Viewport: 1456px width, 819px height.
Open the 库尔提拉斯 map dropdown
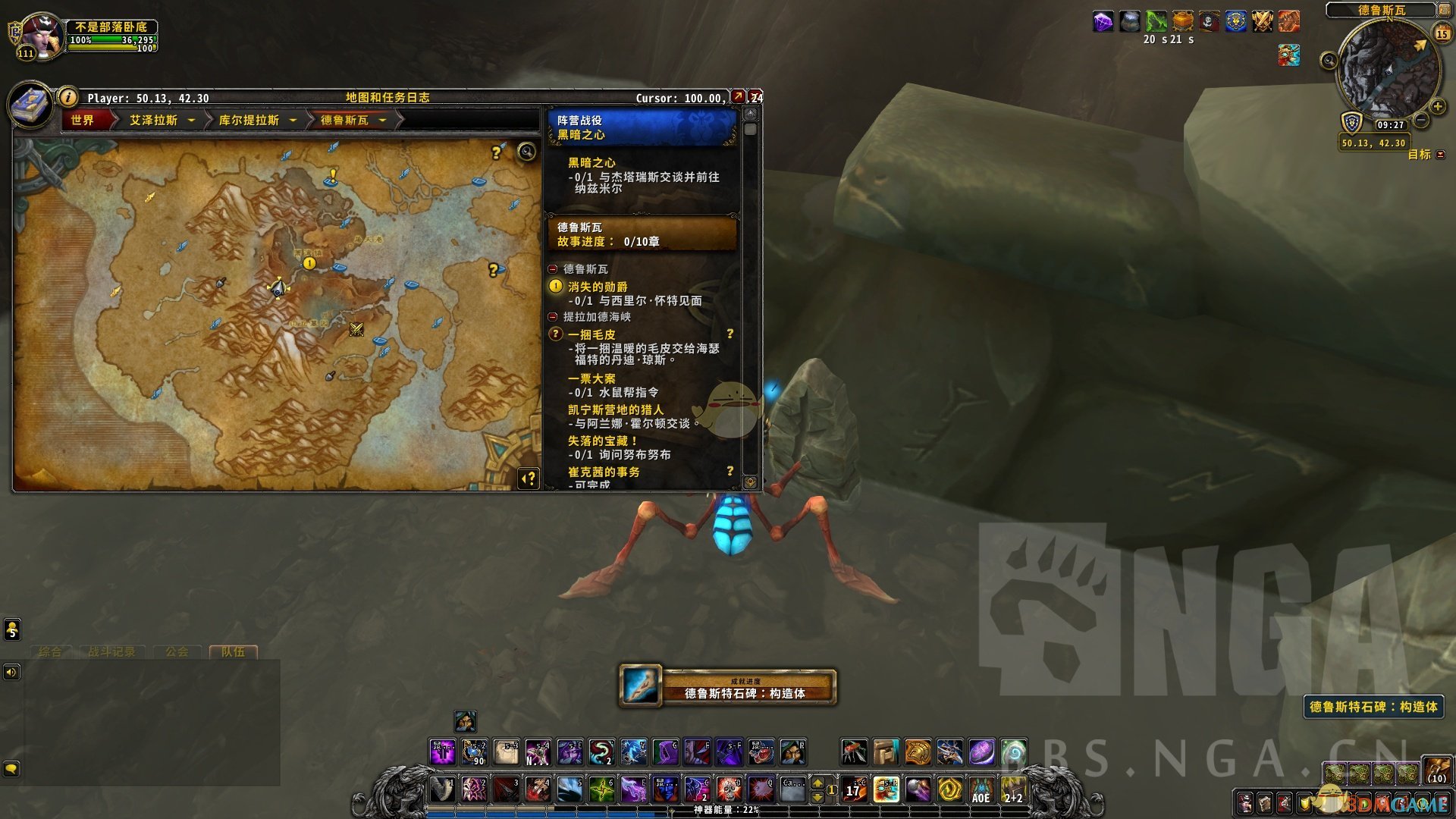(x=293, y=121)
